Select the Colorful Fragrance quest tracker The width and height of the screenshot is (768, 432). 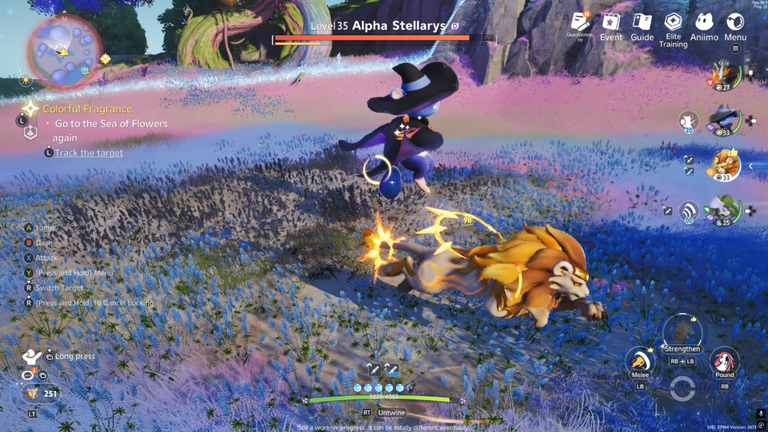pyautogui.click(x=87, y=109)
